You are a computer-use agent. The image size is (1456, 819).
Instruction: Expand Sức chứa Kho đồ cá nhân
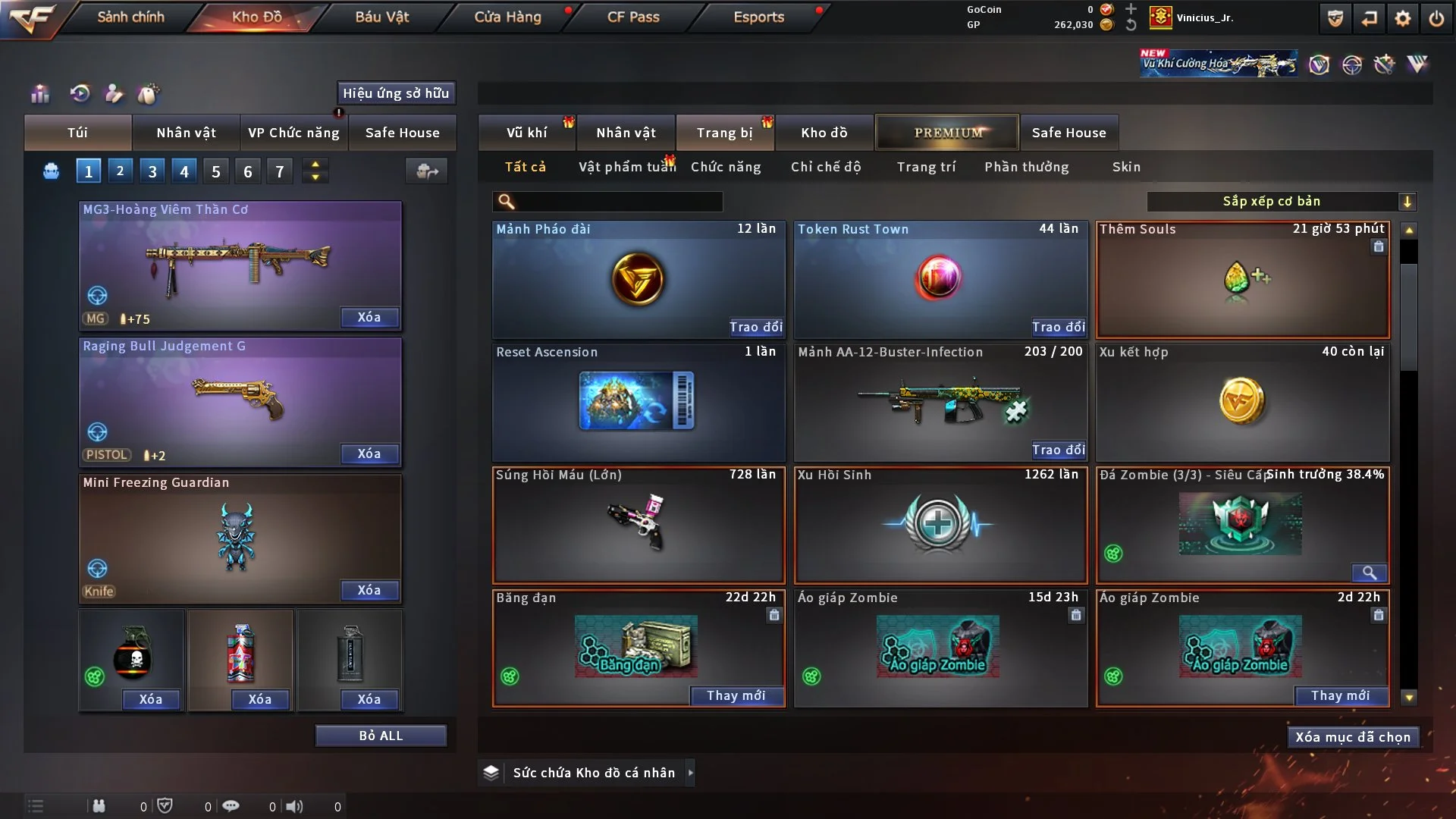[690, 773]
